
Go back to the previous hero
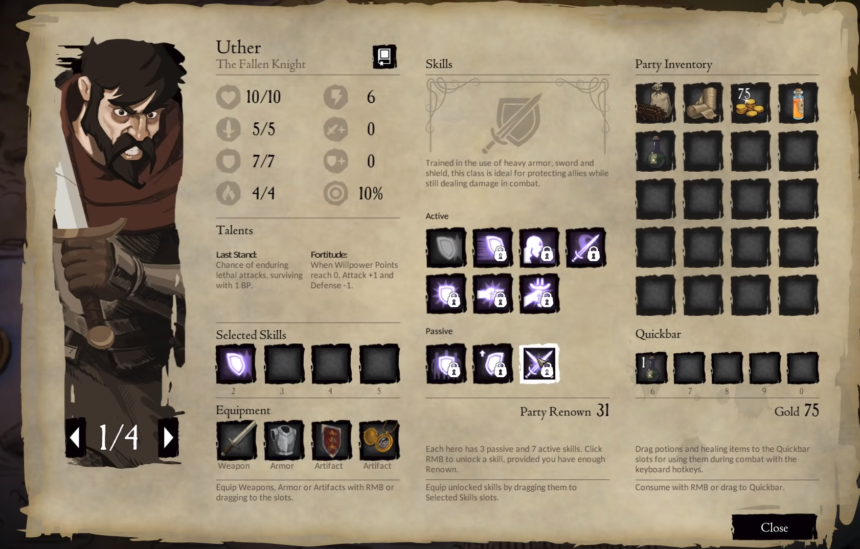click(x=75, y=437)
